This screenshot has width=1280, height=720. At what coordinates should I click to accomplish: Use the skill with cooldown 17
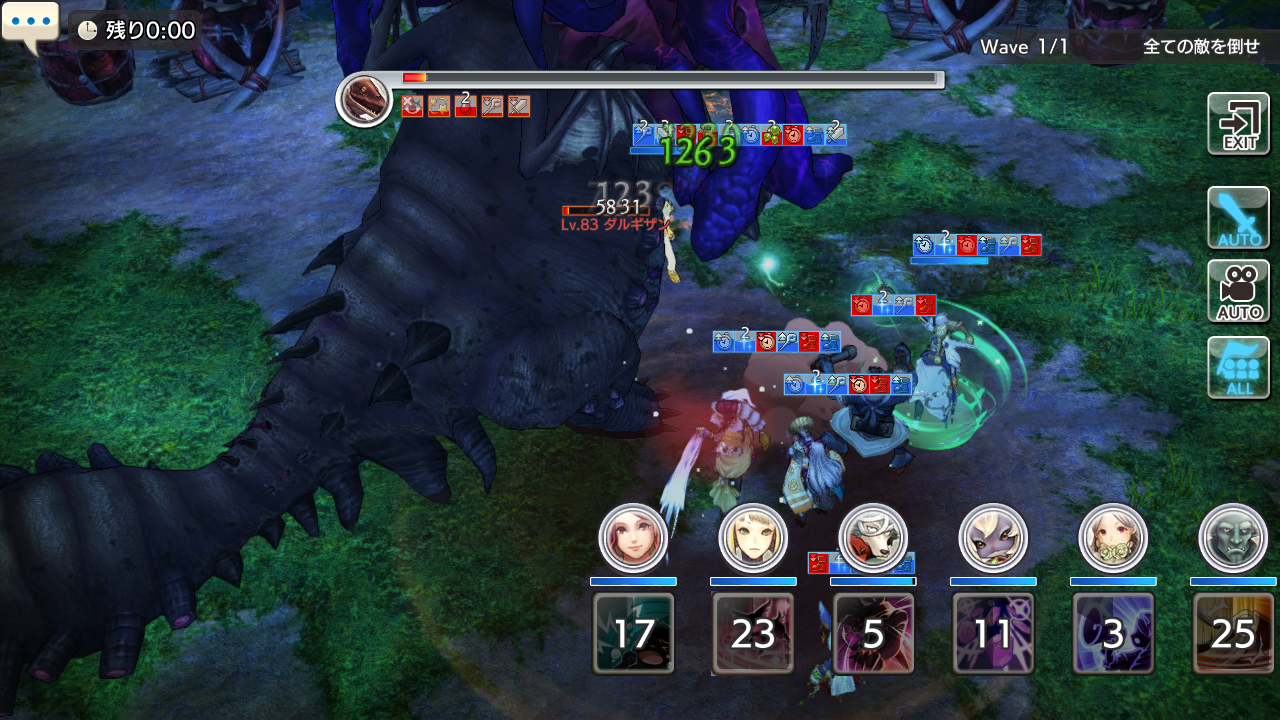[x=633, y=633]
